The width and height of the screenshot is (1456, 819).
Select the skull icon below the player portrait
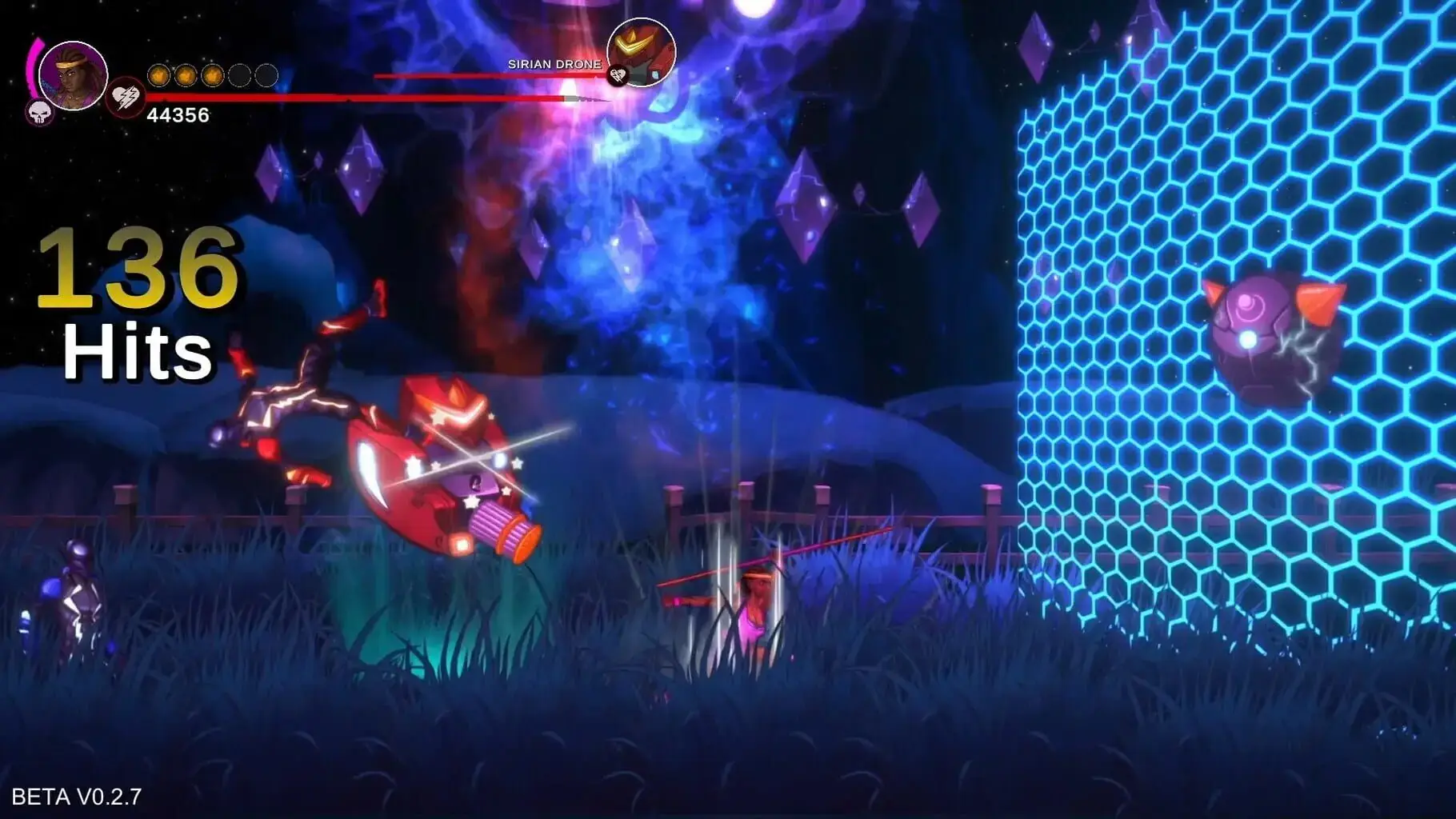click(x=38, y=114)
